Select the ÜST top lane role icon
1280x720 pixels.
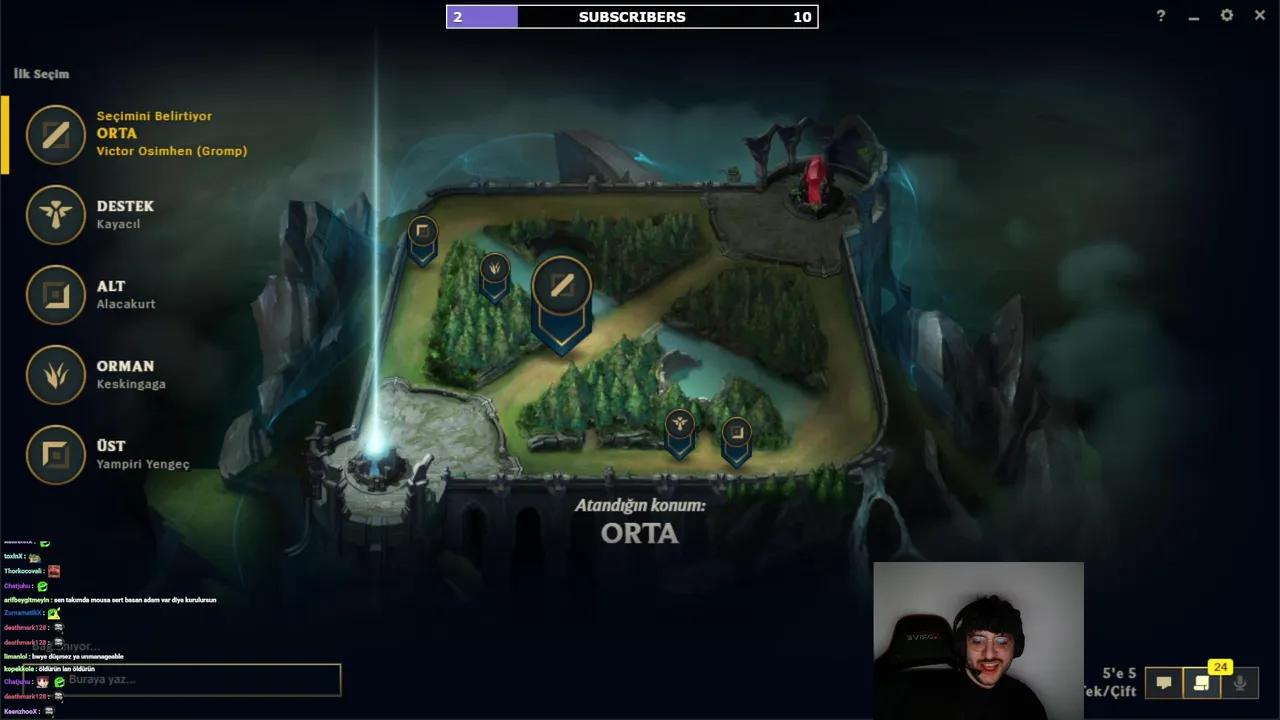[x=55, y=455]
